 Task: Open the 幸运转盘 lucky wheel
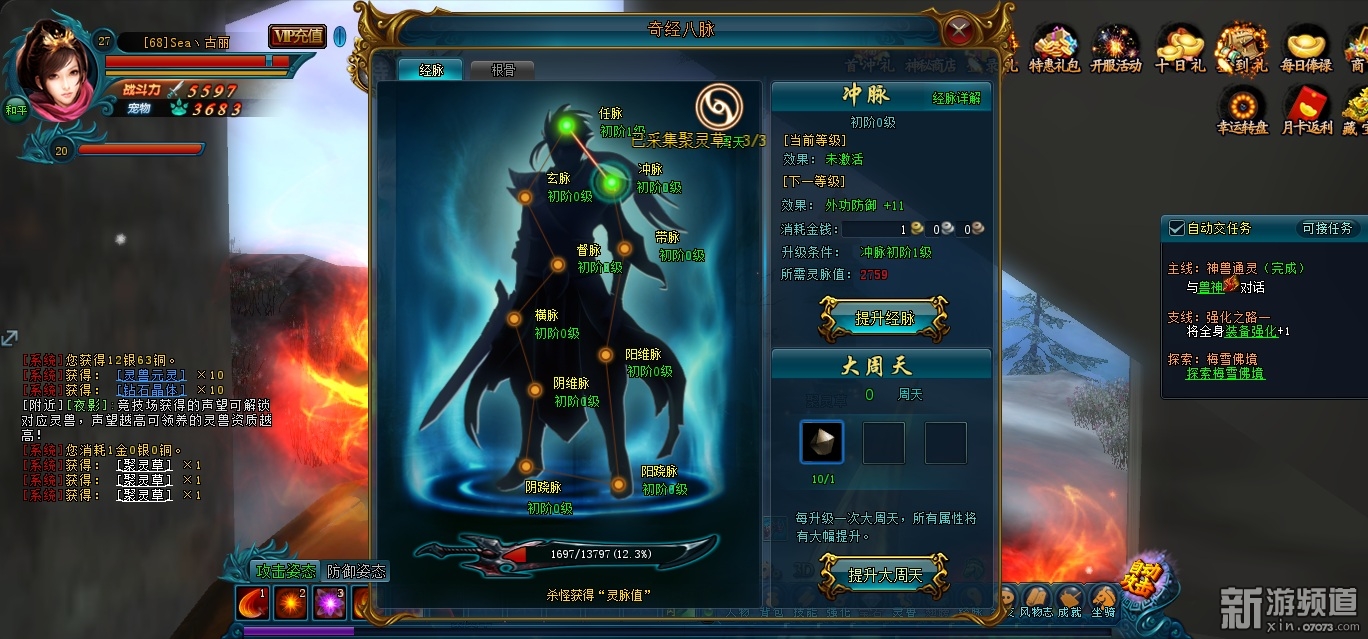(x=1242, y=111)
